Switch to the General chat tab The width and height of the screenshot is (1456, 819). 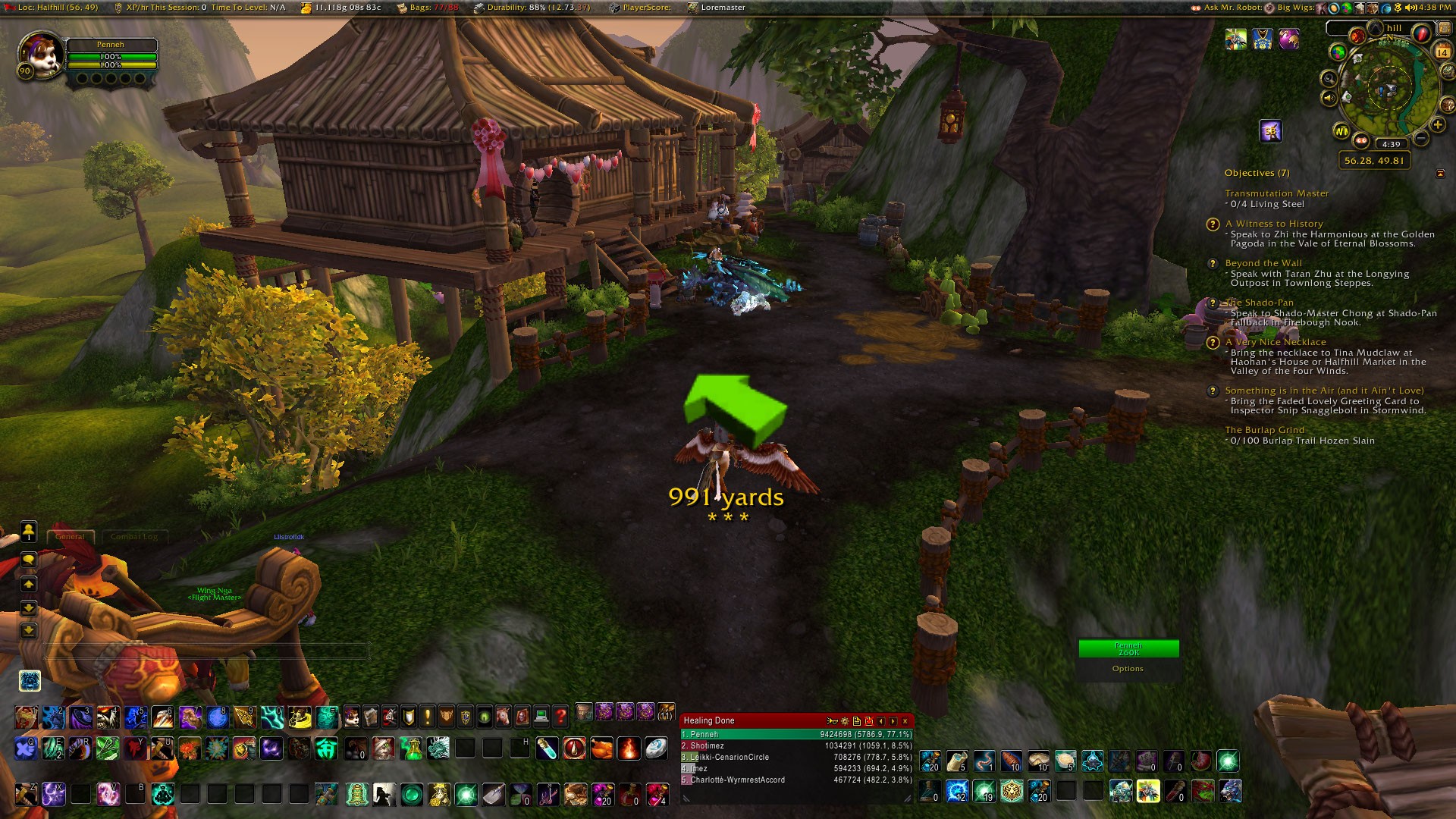pyautogui.click(x=70, y=537)
